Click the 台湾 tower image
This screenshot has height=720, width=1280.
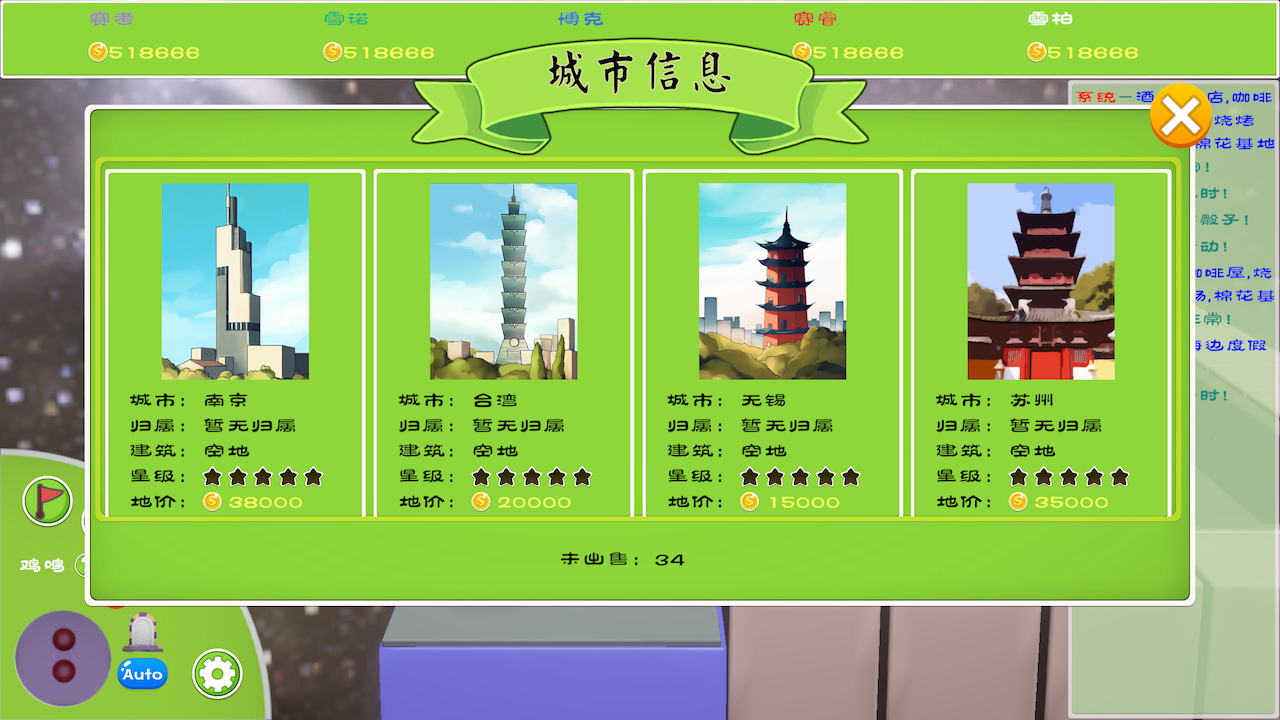pyautogui.click(x=504, y=282)
